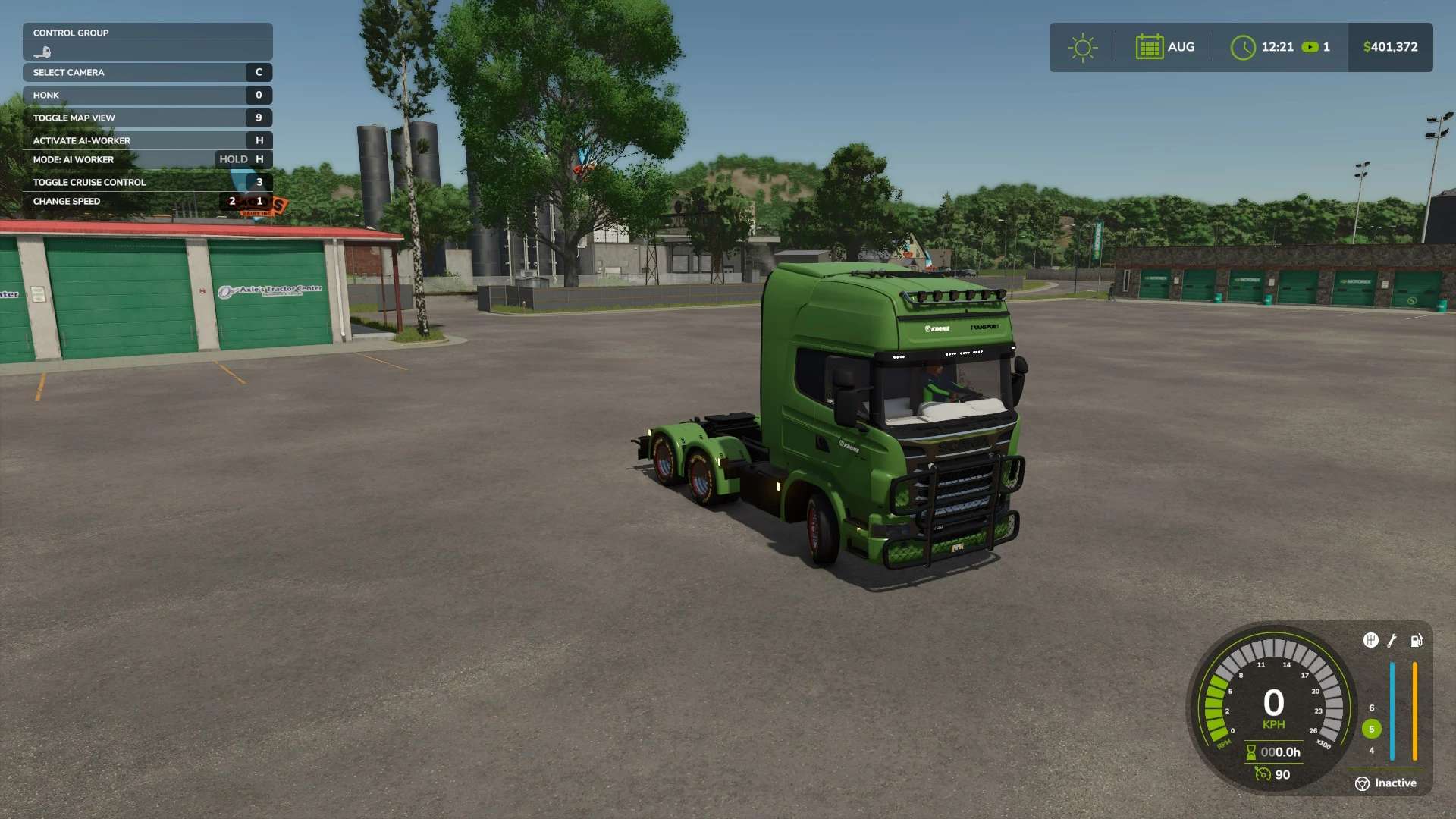Viewport: 1456px width, 819px height.
Task: Toggle the time speed play button showing 1
Action: pyautogui.click(x=1311, y=46)
